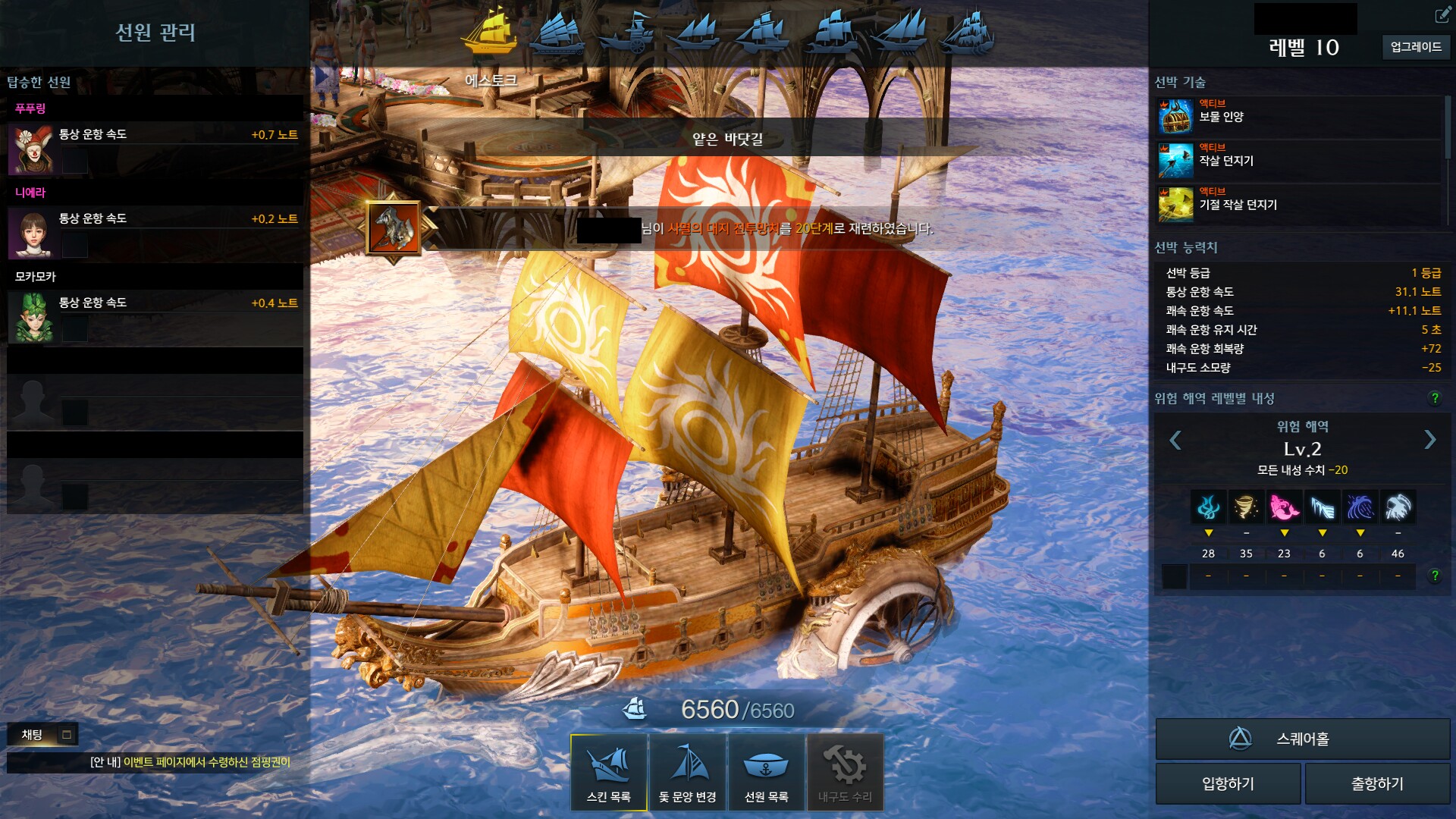
Task: Select the 작살 던지기 harpoon skill
Action: 1175,161
